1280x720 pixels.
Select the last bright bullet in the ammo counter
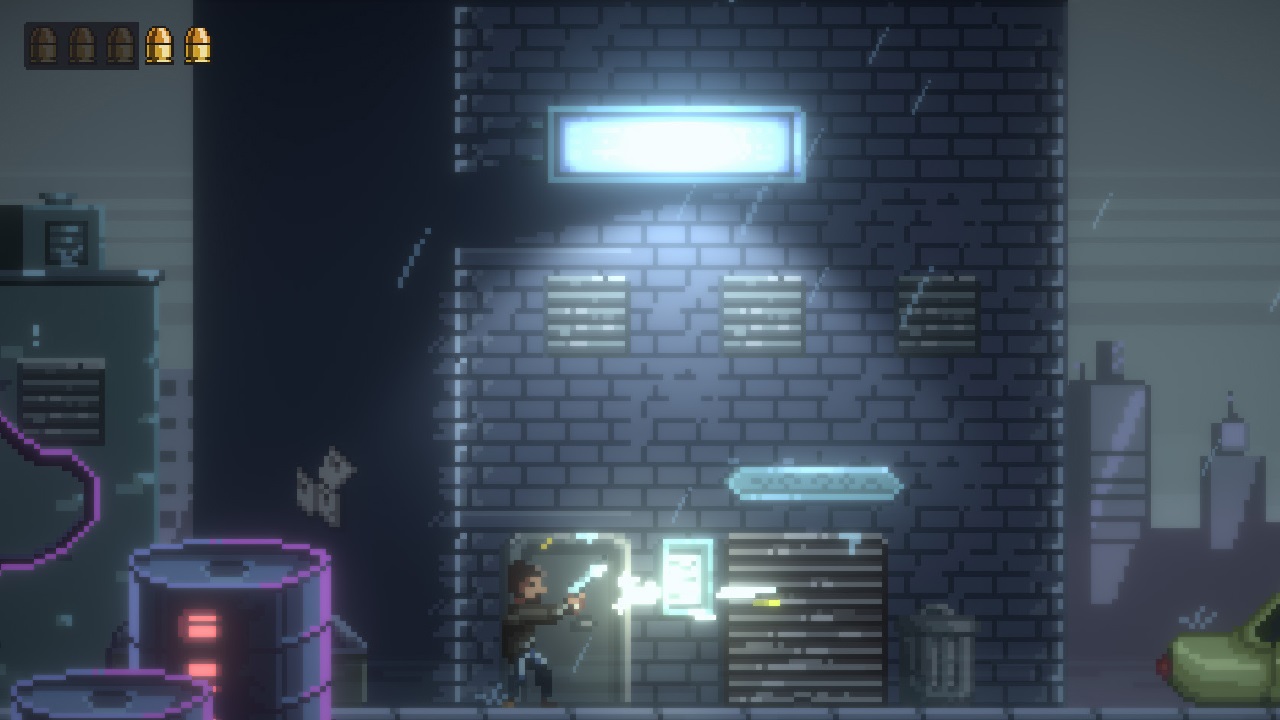point(199,43)
